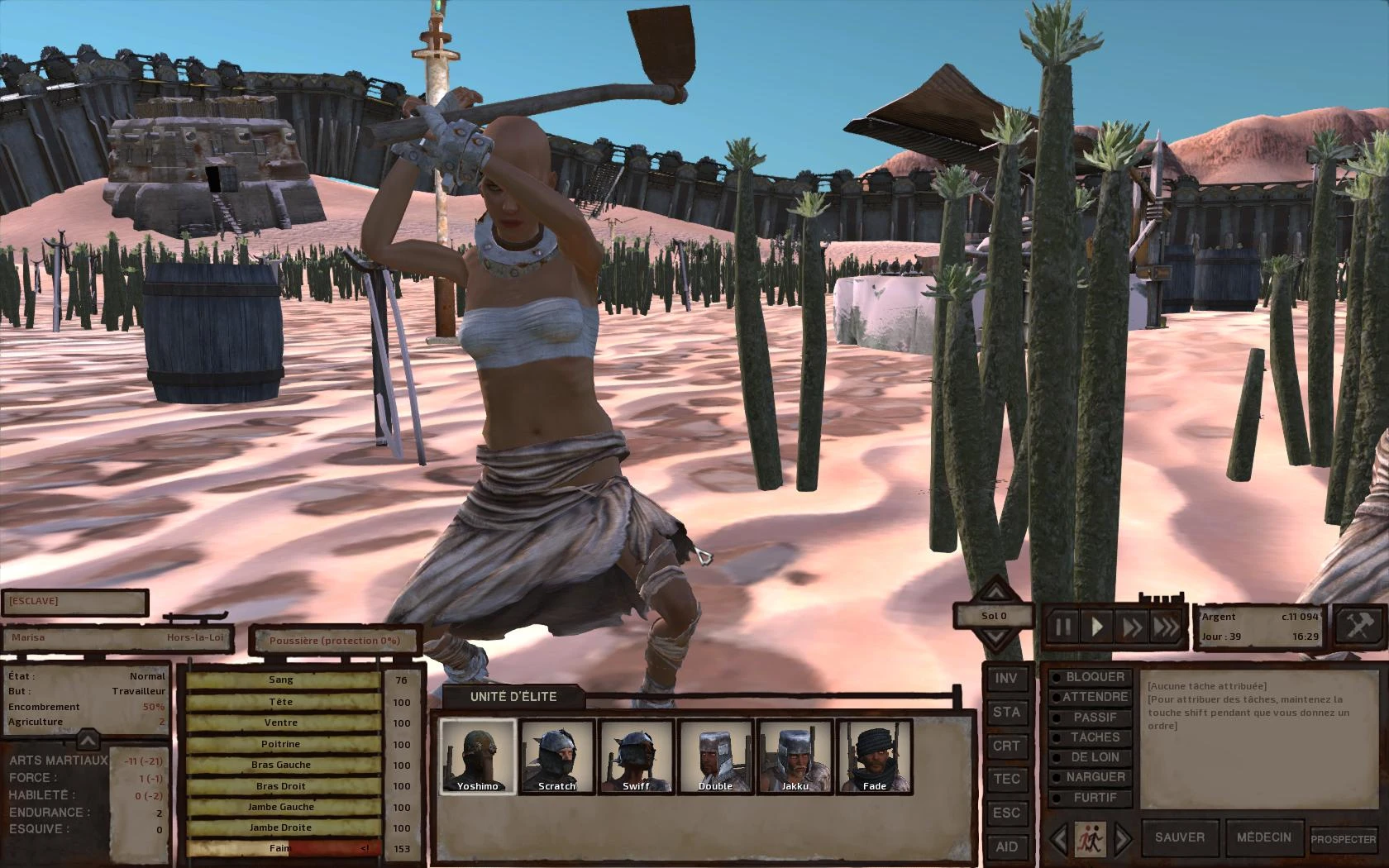Open the inventory with the INV button
Screen dimensions: 1389x868
pyautogui.click(x=1007, y=679)
